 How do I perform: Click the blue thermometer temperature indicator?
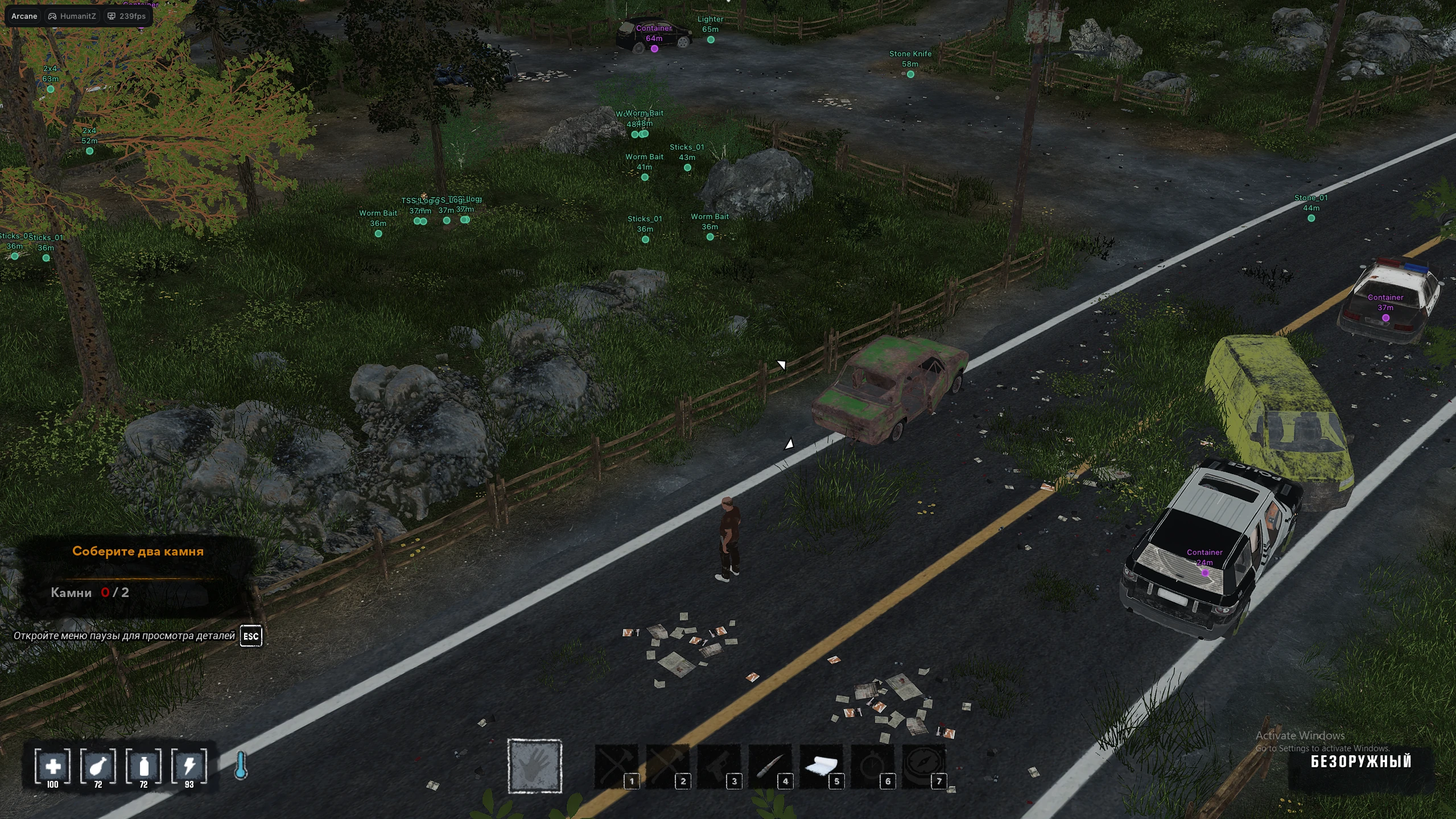(242, 766)
